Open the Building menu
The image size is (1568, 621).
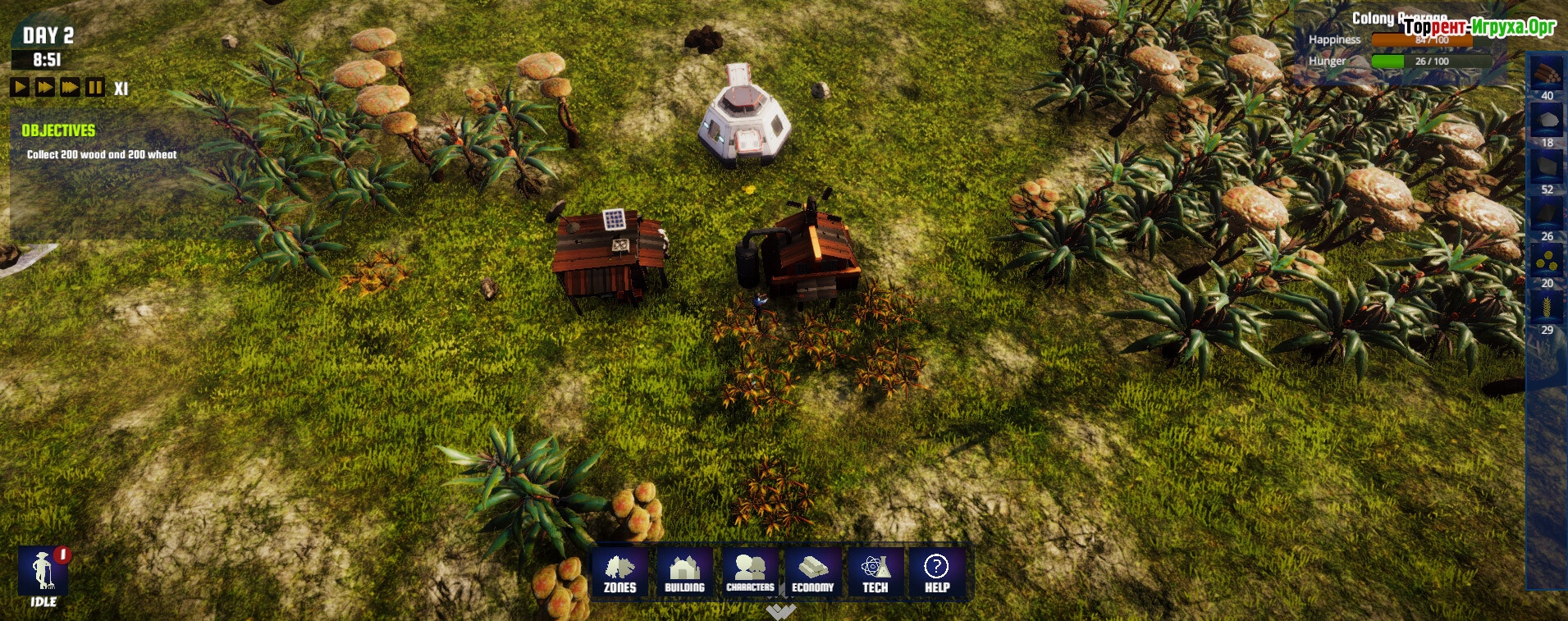pos(684,573)
